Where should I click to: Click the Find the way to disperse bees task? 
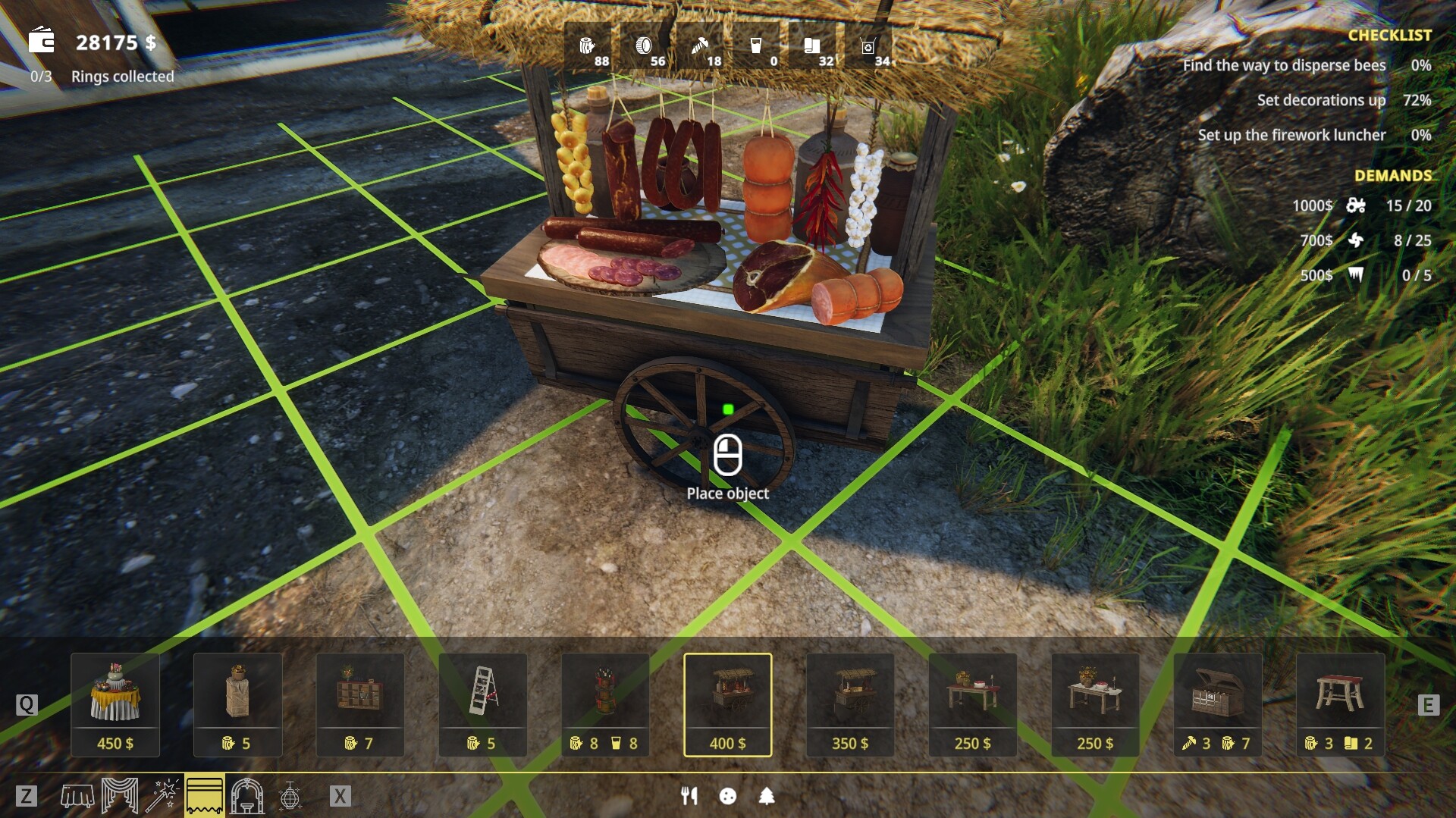pyautogui.click(x=1284, y=65)
